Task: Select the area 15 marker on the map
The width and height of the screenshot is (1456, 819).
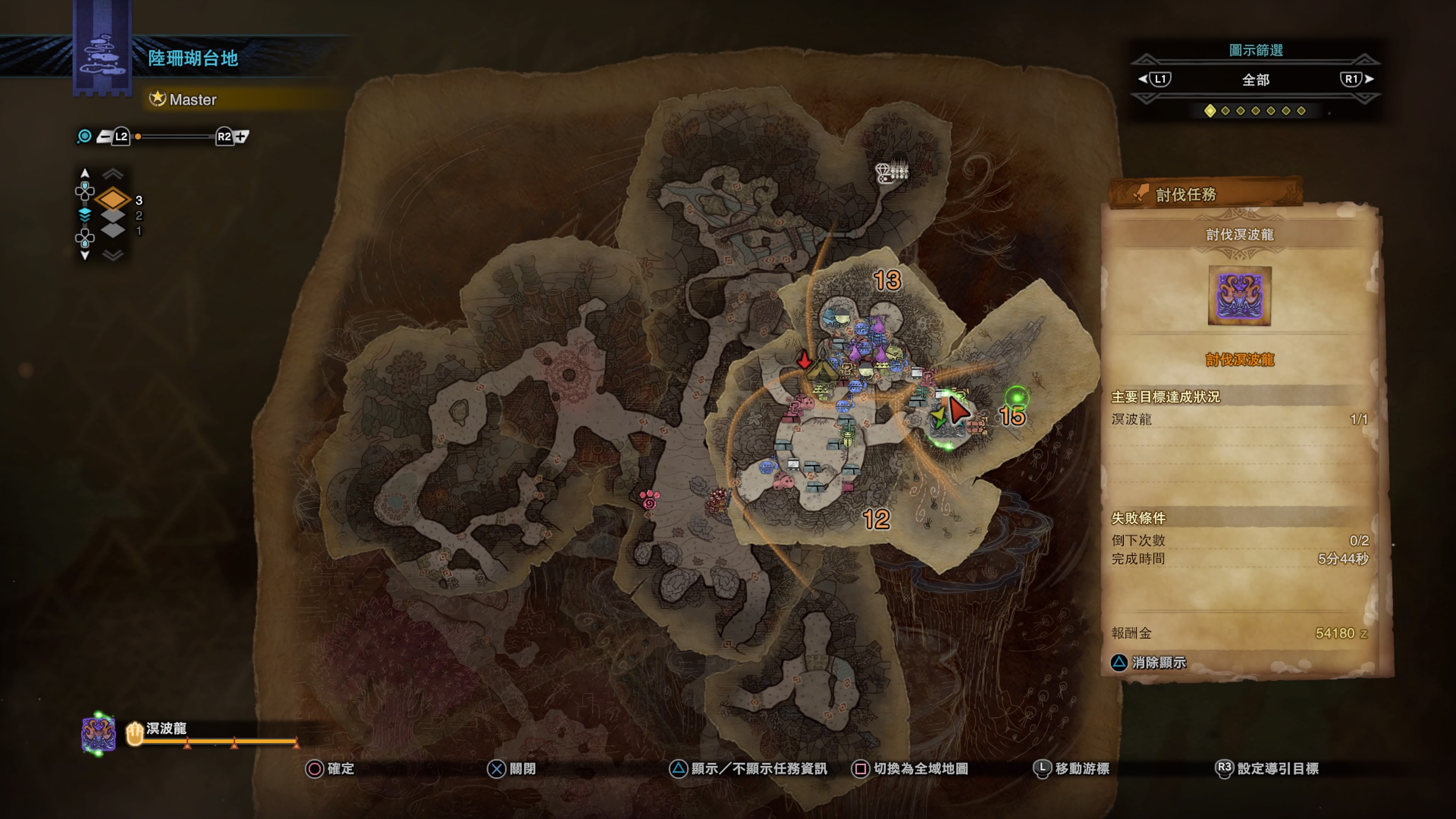Action: (x=1012, y=417)
